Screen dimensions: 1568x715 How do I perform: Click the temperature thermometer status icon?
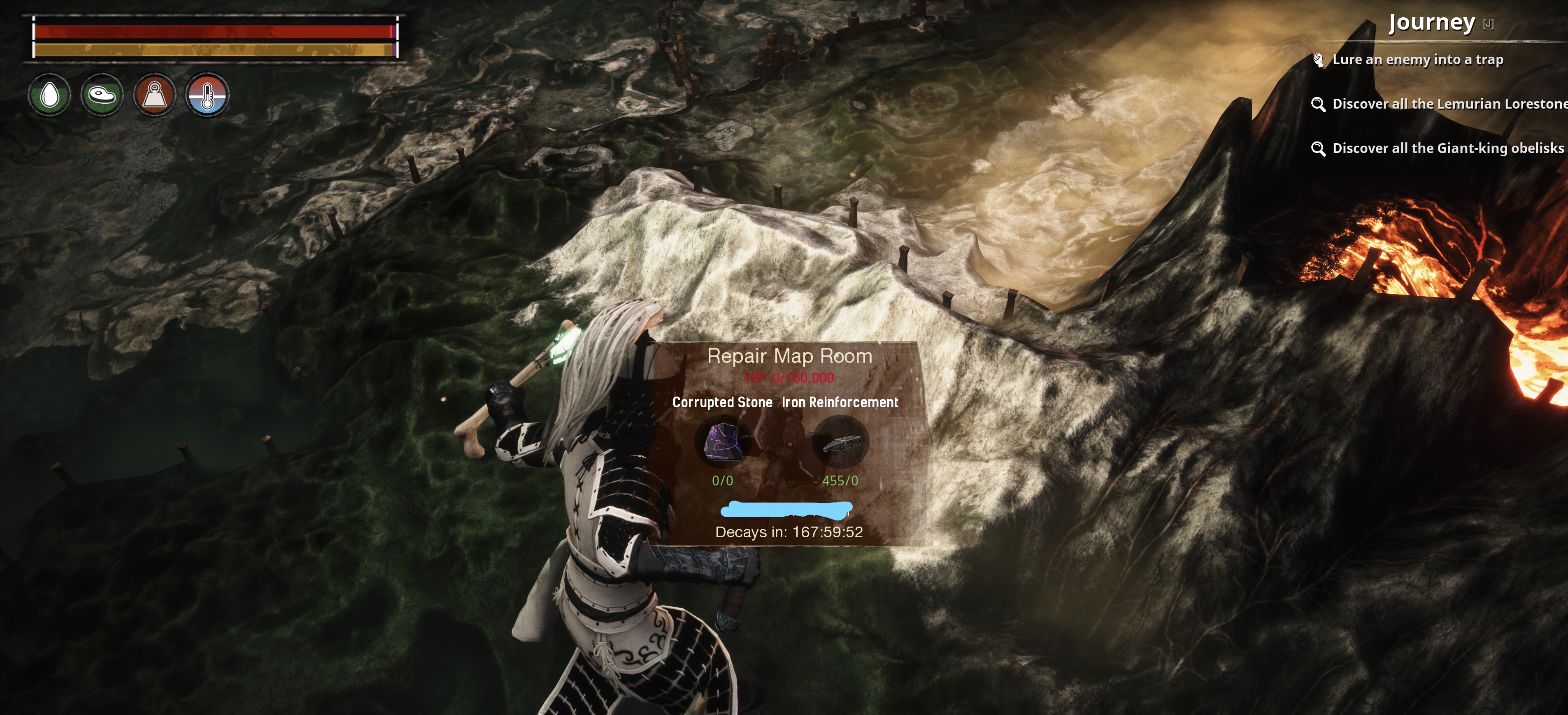pyautogui.click(x=207, y=95)
